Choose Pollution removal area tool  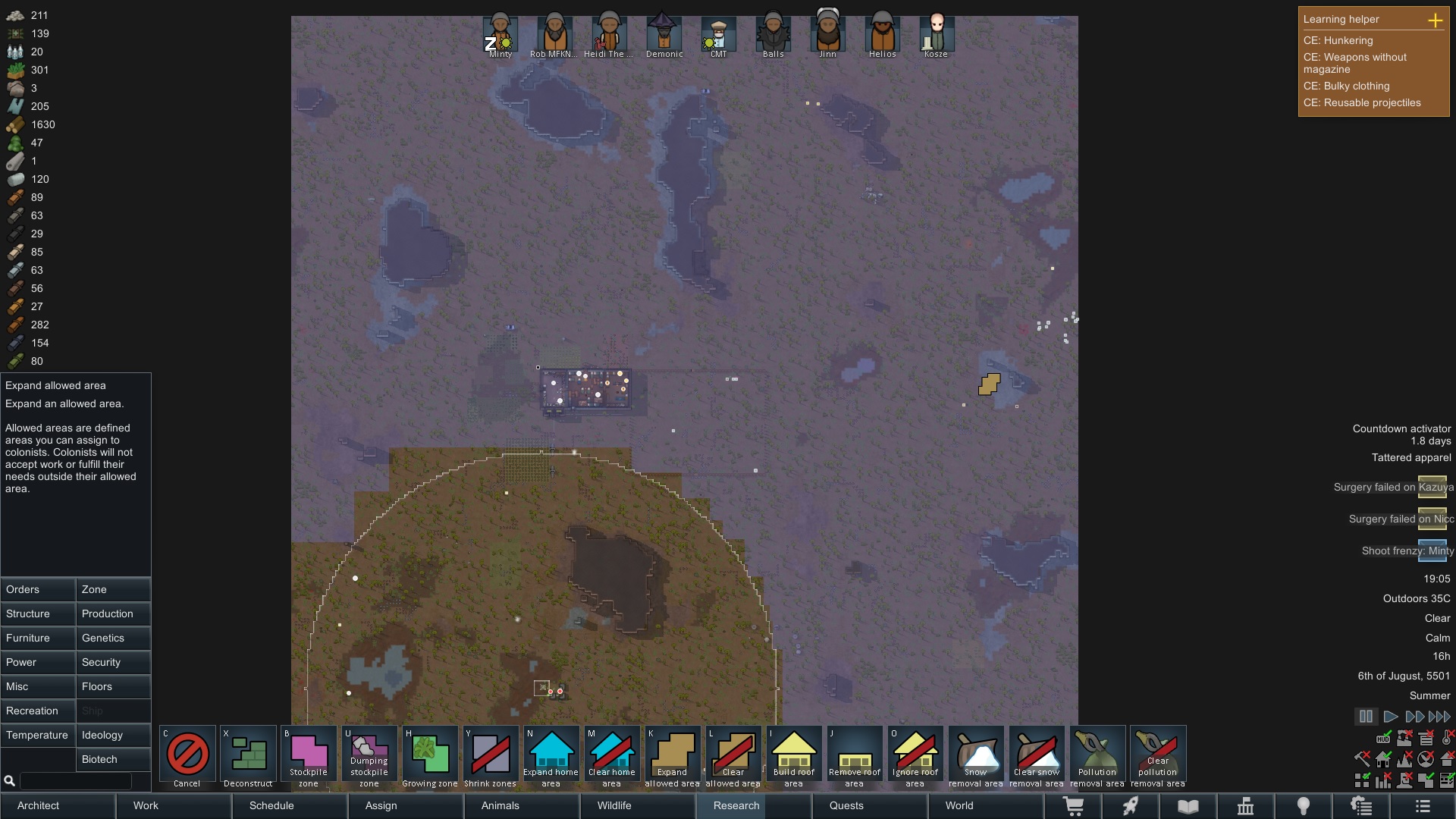1097,757
